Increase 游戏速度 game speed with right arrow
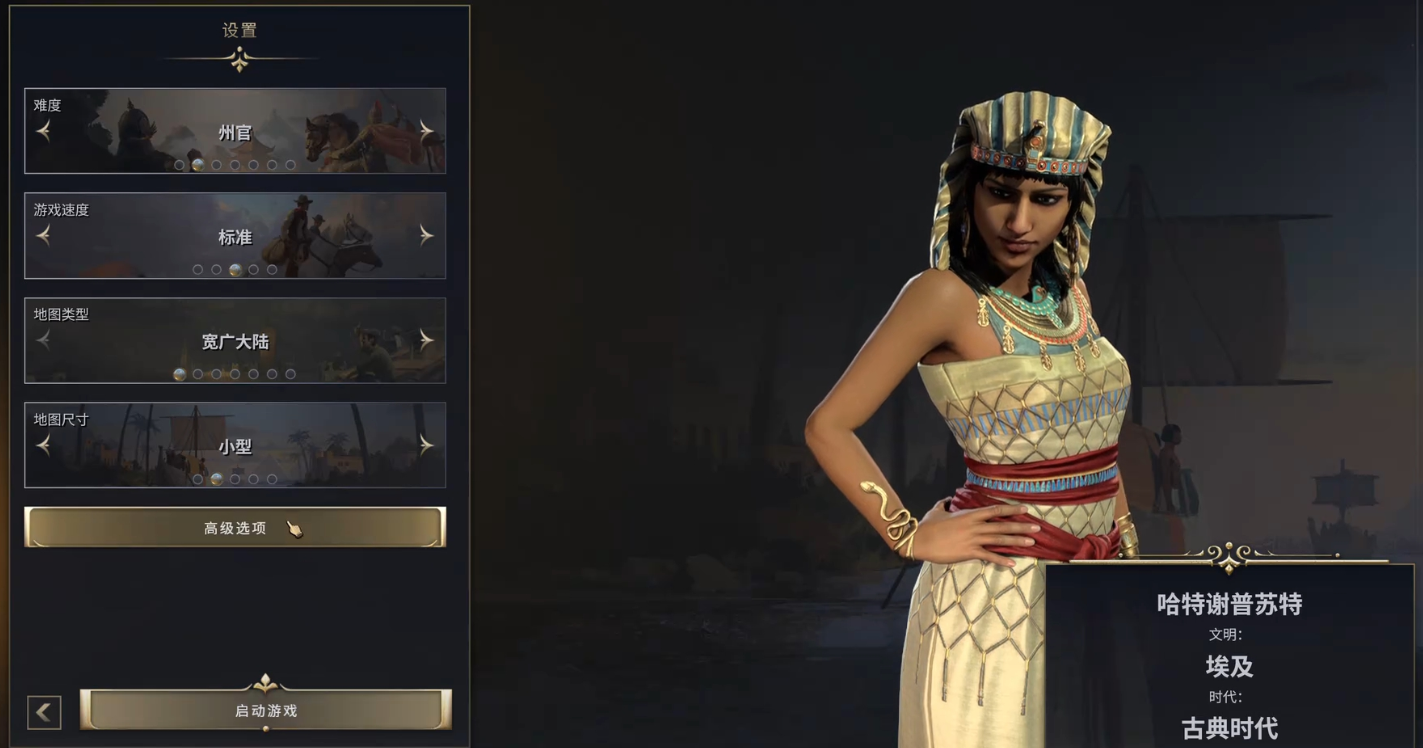The width and height of the screenshot is (1423, 748). (x=427, y=235)
